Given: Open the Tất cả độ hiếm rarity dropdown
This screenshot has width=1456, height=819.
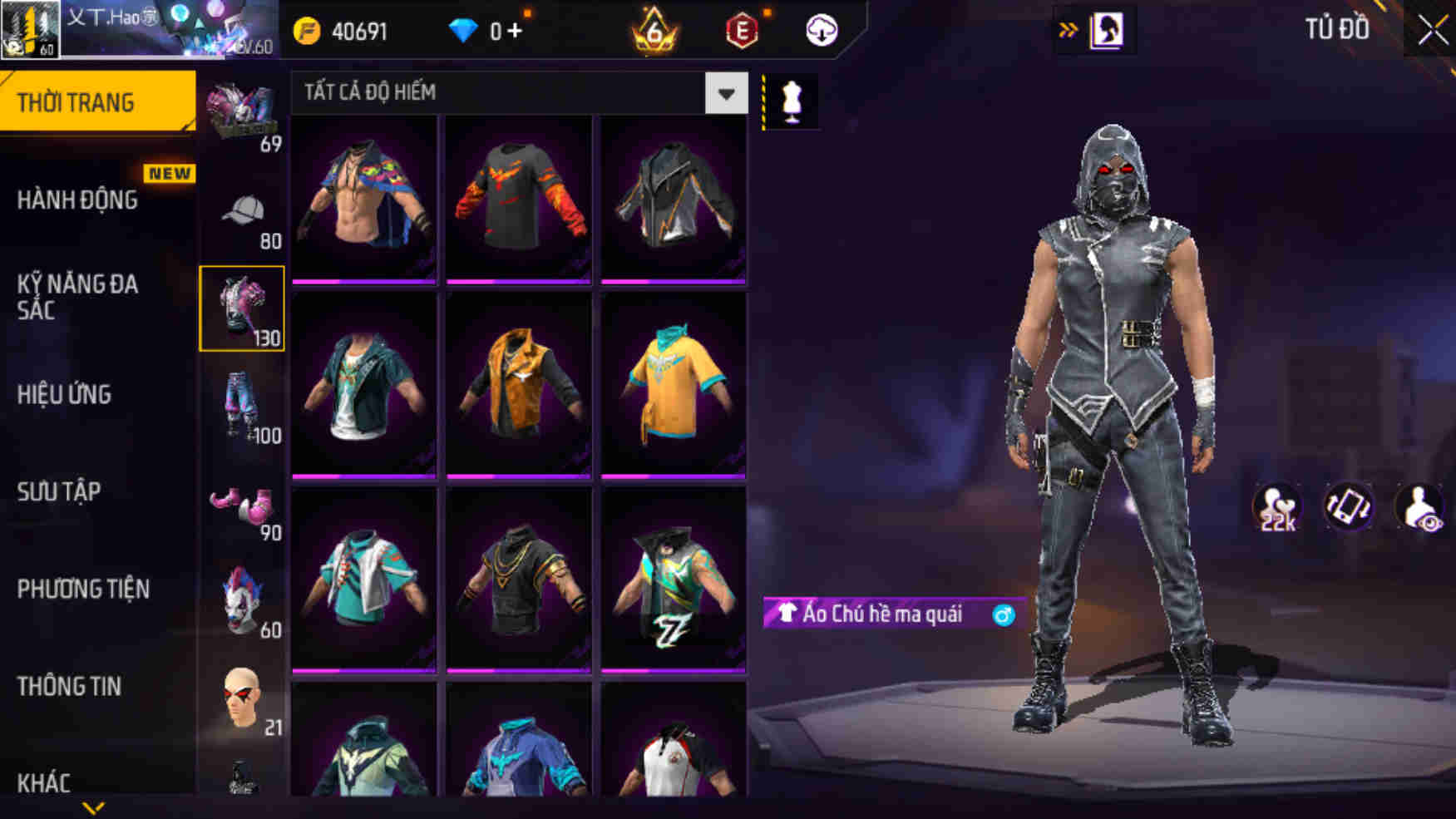Looking at the screenshot, I should tap(499, 93).
